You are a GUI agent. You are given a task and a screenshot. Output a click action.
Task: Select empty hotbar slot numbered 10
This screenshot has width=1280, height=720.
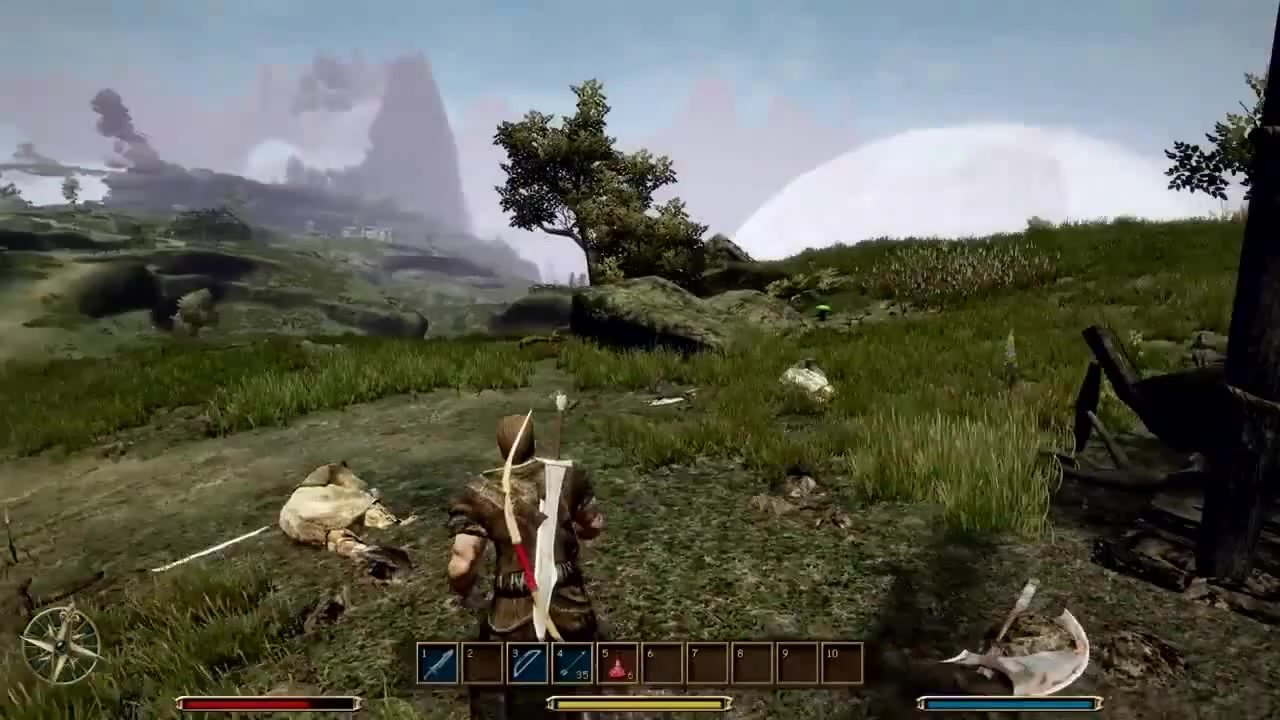point(842,663)
